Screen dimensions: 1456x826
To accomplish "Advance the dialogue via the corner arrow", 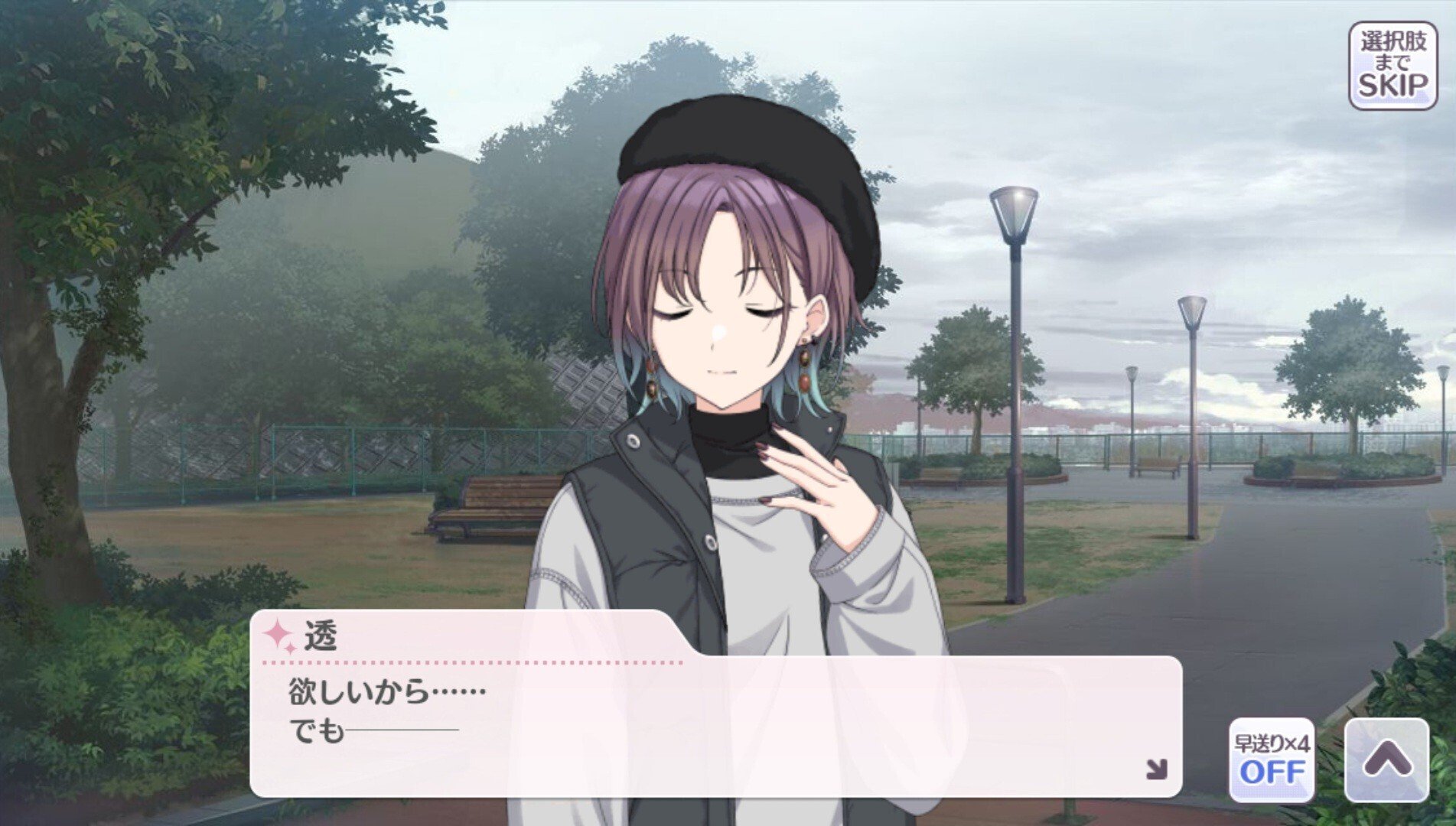I will (x=1156, y=769).
